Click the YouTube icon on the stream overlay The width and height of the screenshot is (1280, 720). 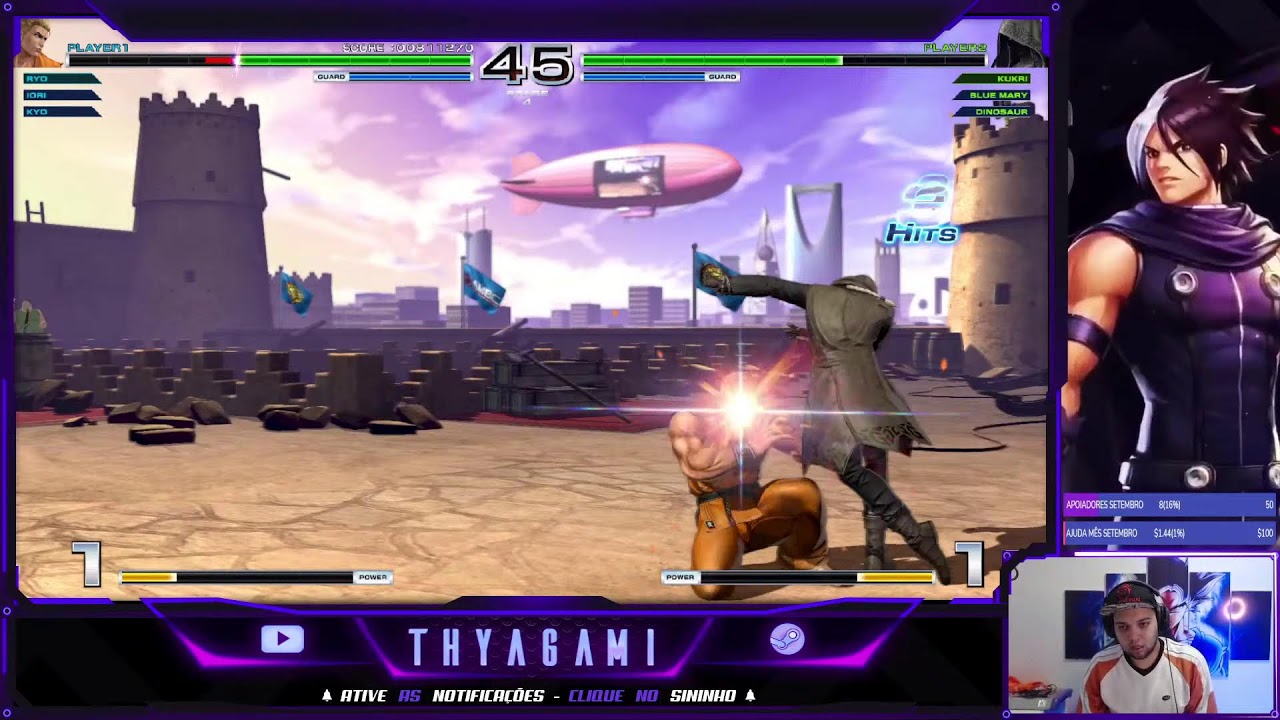click(x=282, y=639)
